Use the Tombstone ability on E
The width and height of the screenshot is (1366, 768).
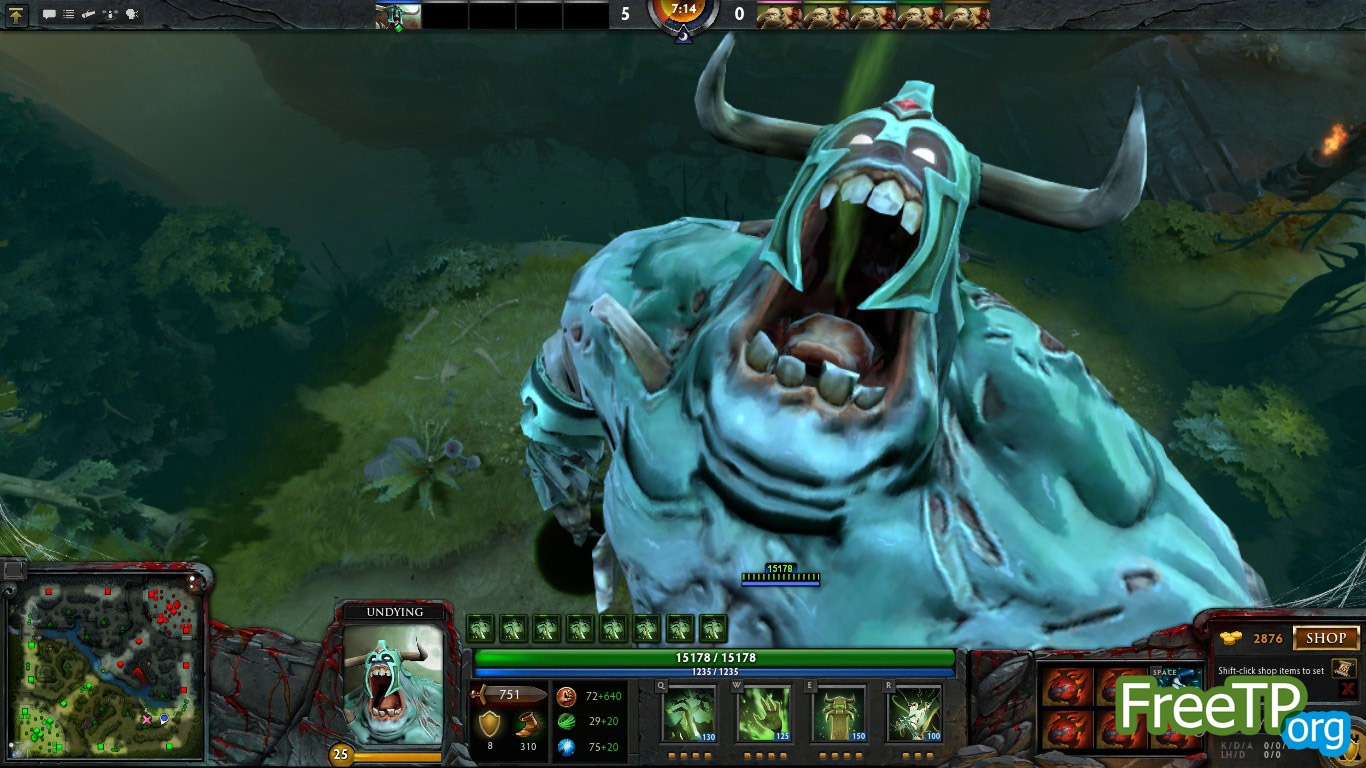(x=839, y=714)
